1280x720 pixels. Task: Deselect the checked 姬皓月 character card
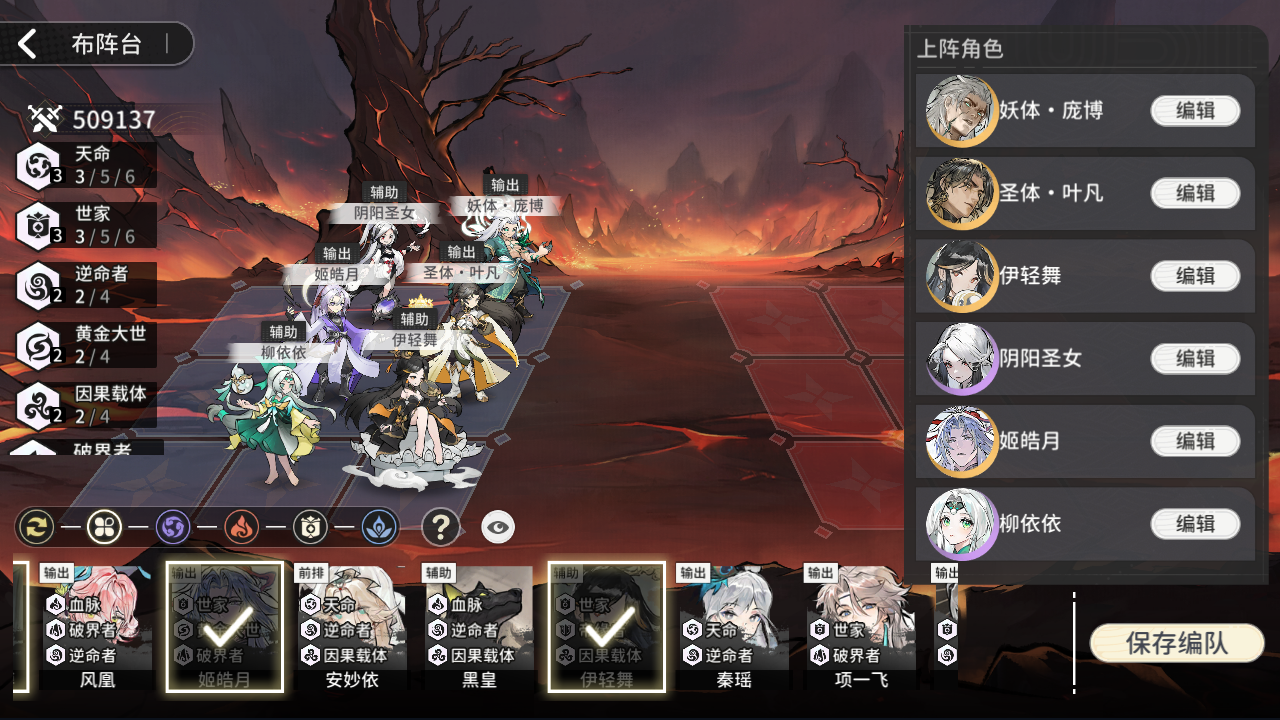pyautogui.click(x=224, y=627)
